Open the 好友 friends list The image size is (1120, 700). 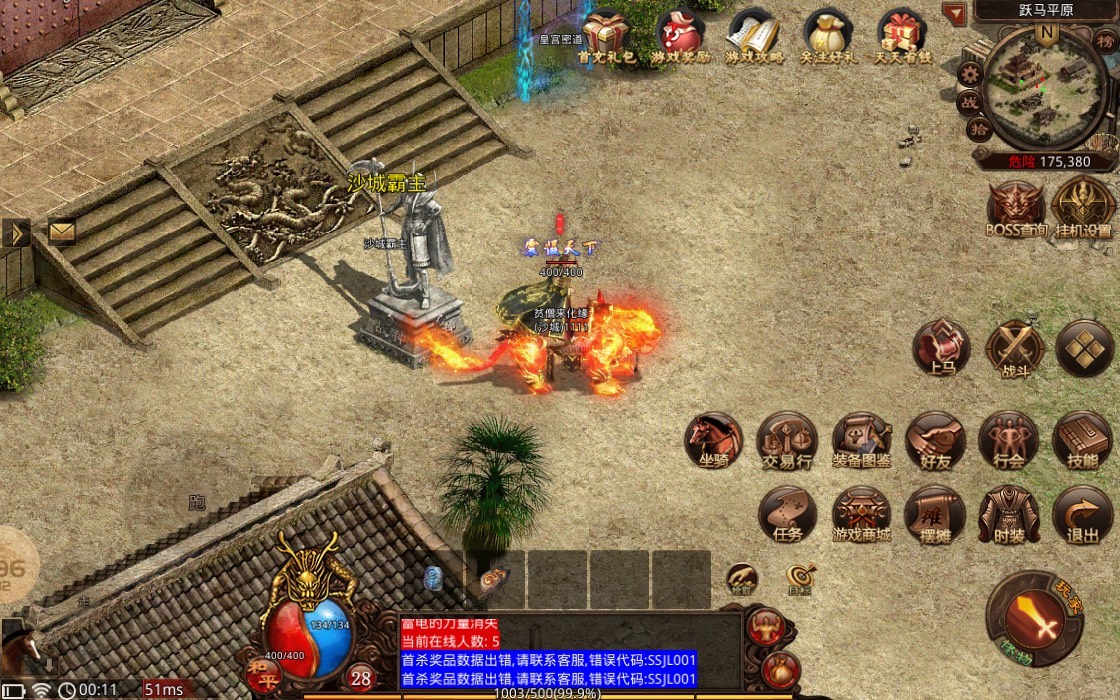coord(935,440)
